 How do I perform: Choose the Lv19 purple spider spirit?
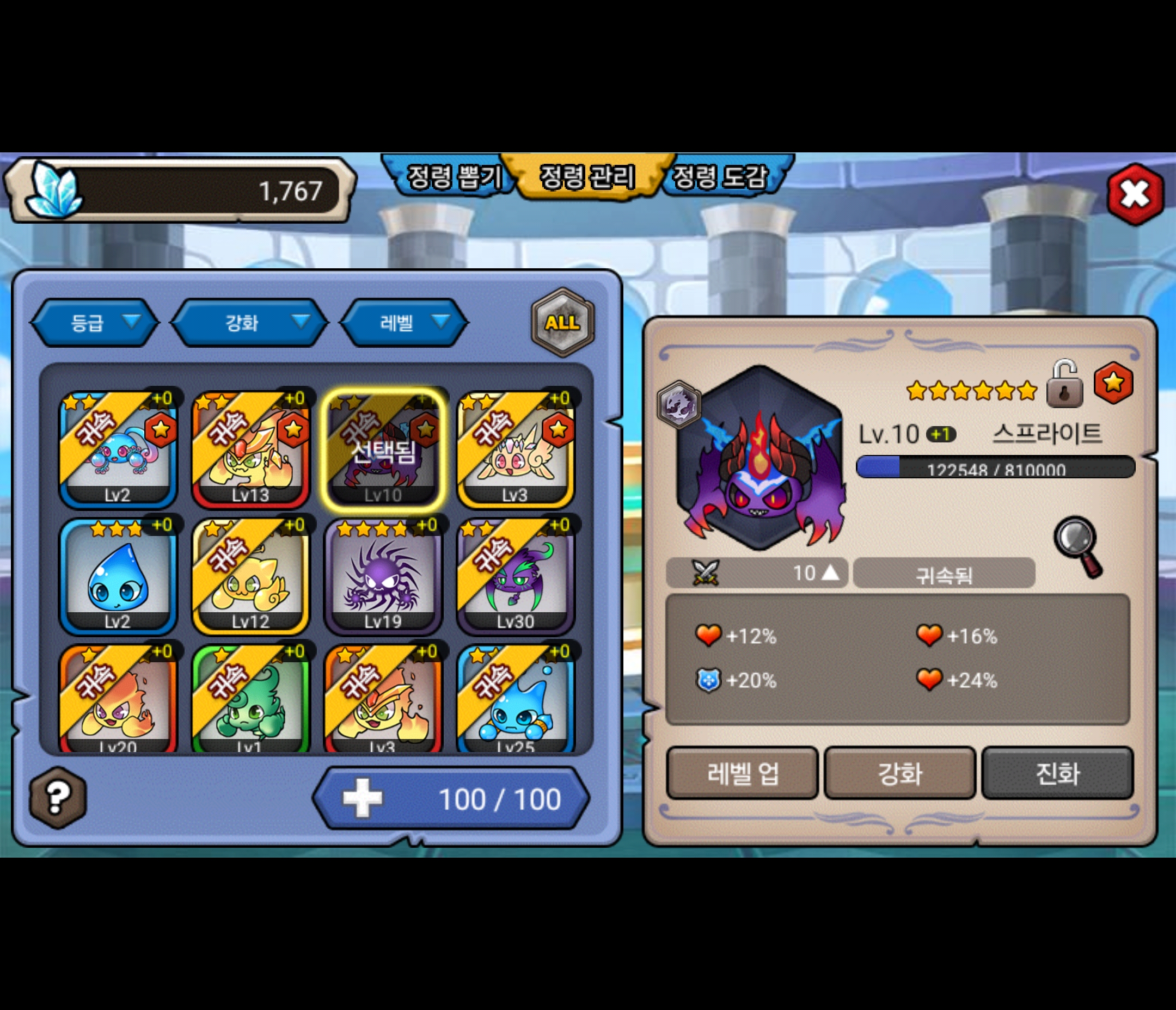point(383,576)
